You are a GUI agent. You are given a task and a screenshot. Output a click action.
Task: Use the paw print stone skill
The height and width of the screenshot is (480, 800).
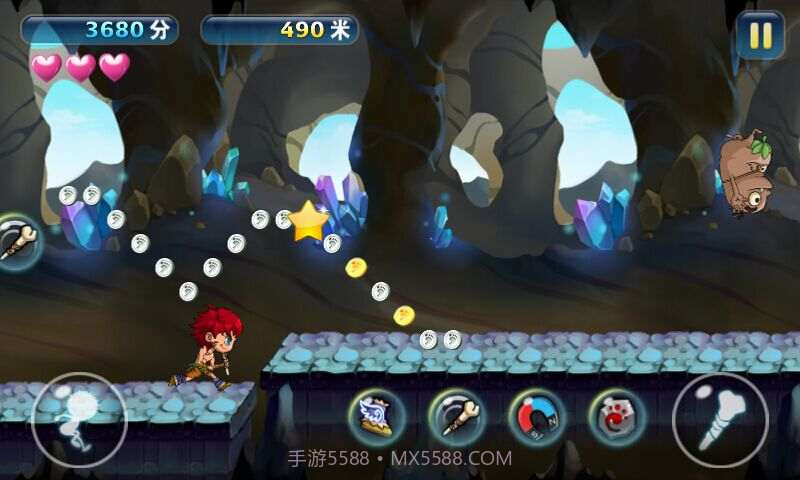tap(616, 417)
